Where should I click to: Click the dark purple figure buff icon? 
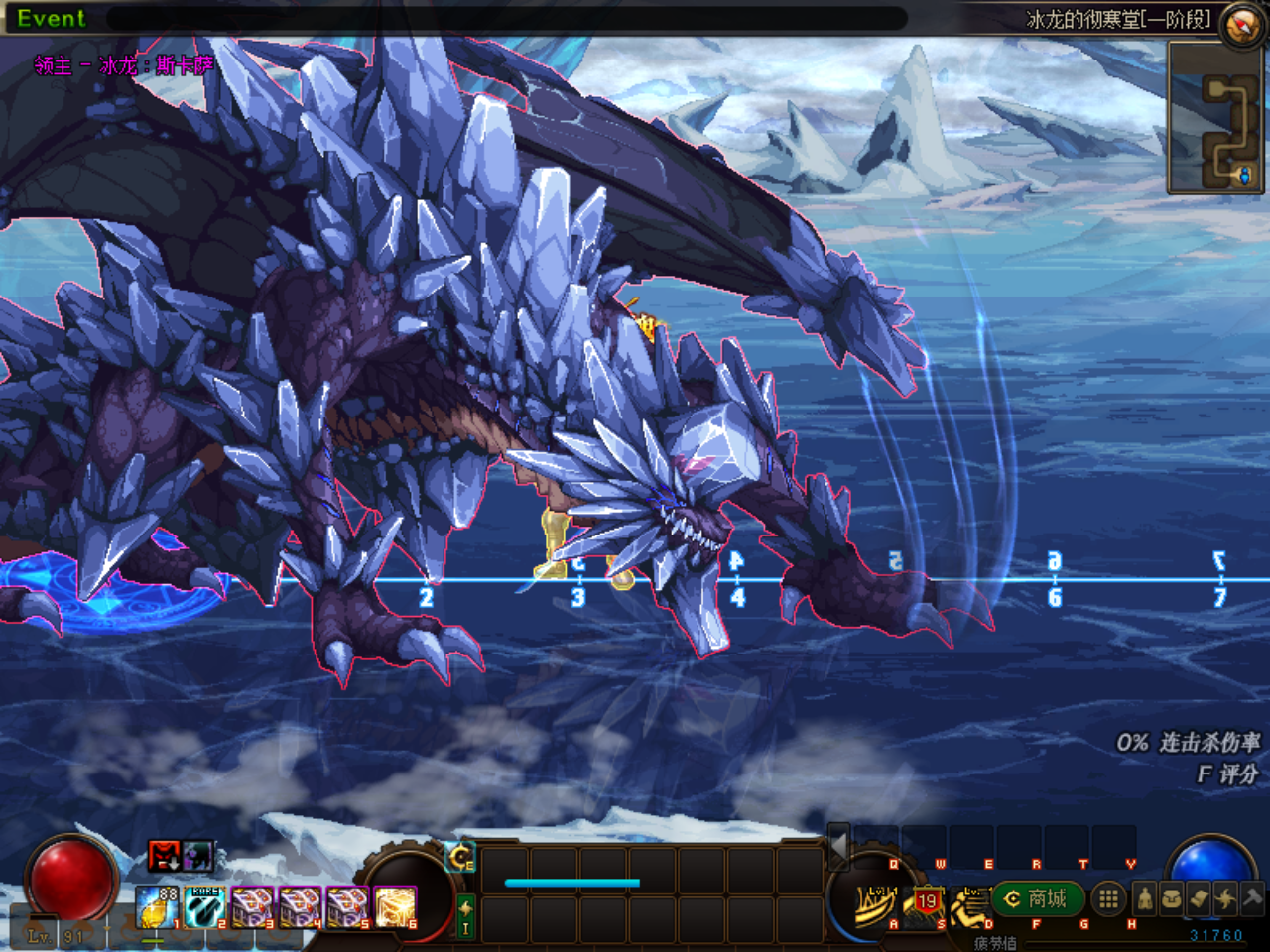(196, 855)
